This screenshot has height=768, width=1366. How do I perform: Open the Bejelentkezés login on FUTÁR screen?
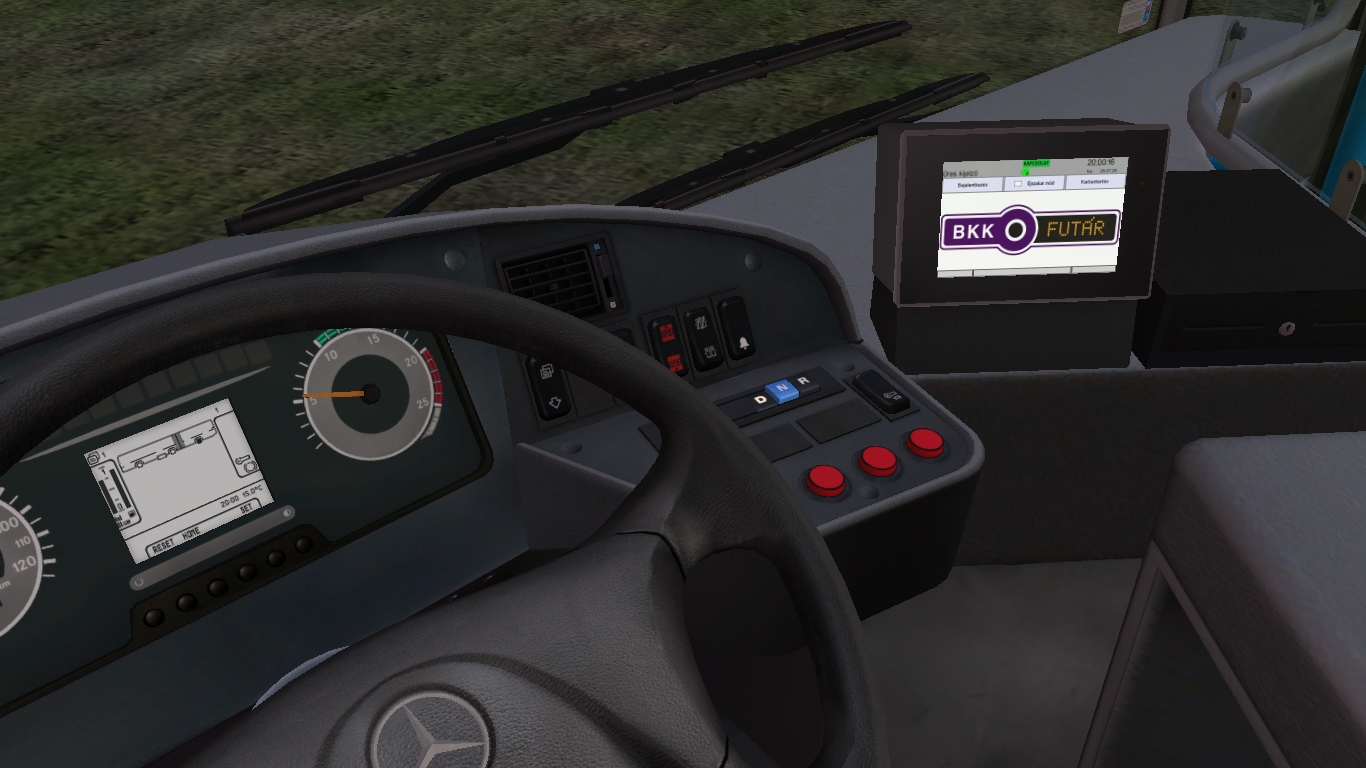972,184
